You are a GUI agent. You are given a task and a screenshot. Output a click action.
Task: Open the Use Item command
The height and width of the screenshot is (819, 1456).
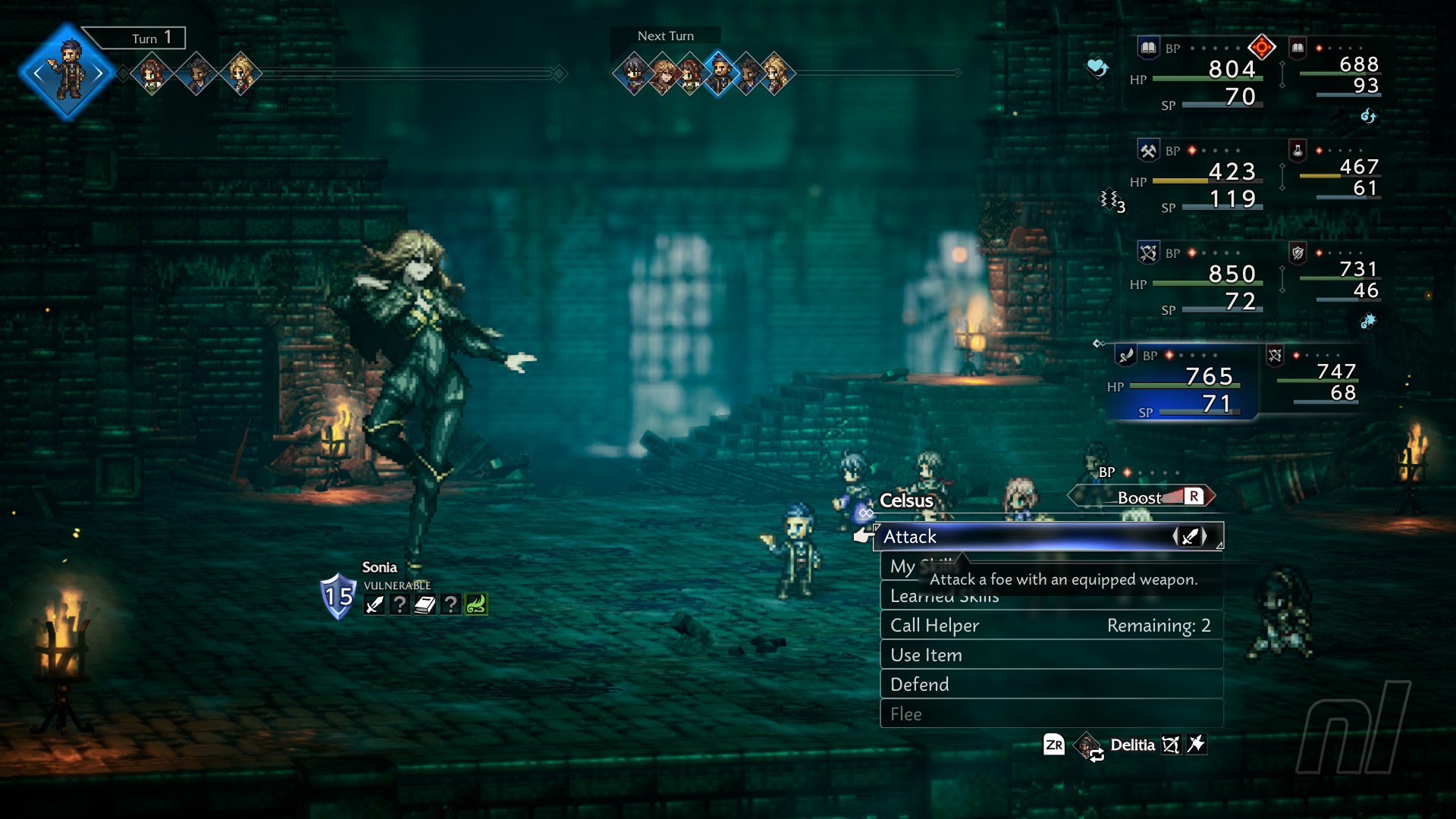pos(1050,655)
